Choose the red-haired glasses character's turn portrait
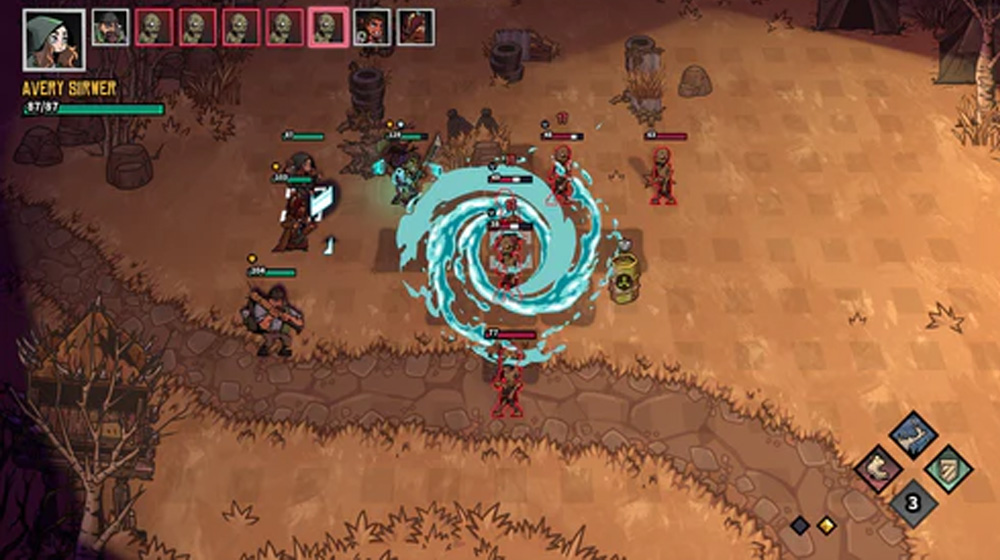This screenshot has width=1000, height=560. coord(372,28)
